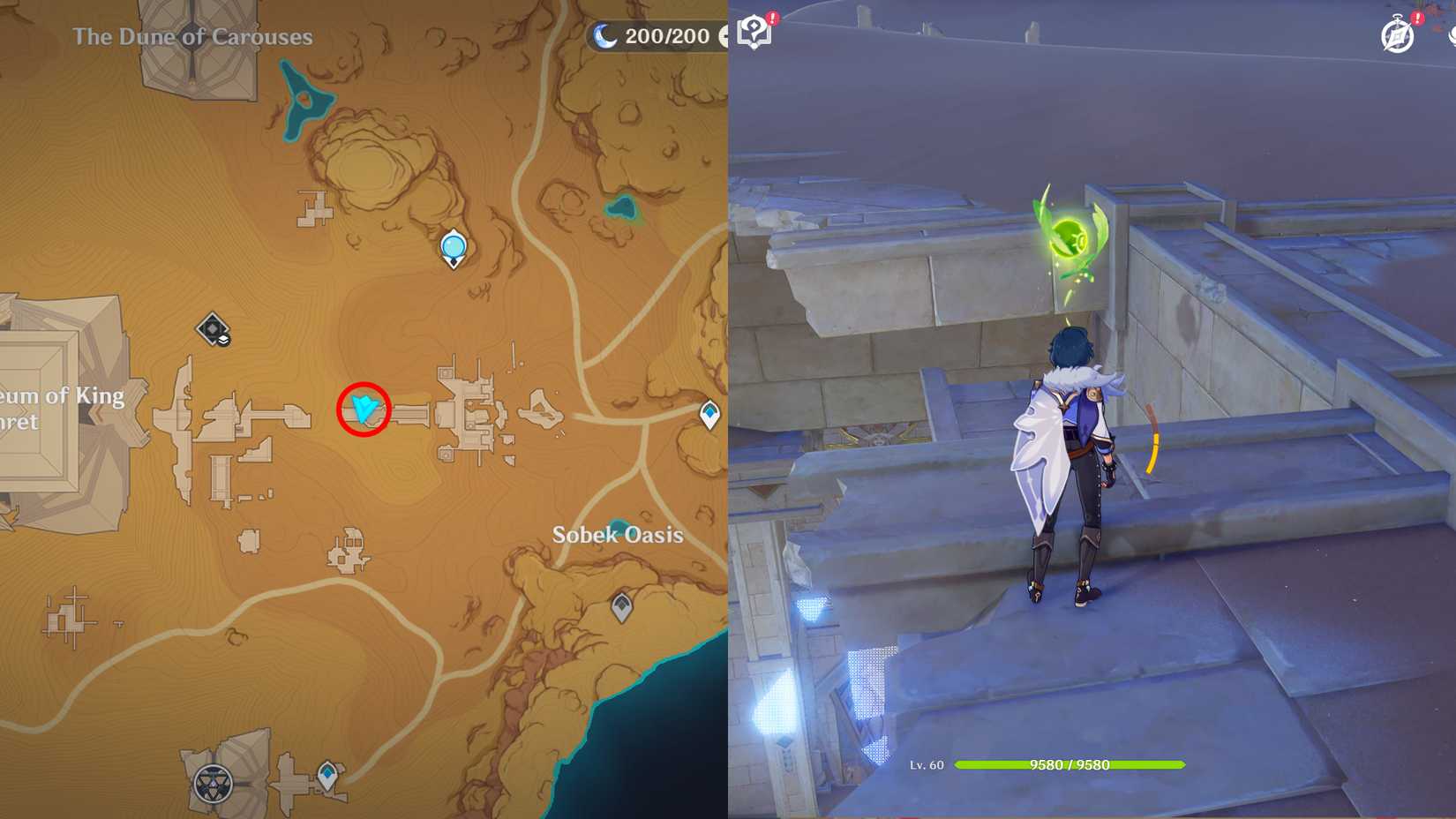The height and width of the screenshot is (819, 1456).
Task: Select the teleport waypoint near Sobek Oasis
Action: 709,411
